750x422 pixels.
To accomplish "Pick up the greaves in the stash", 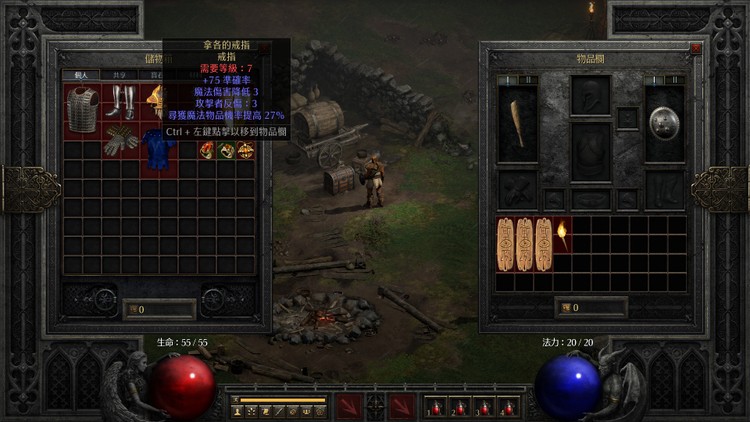I will pos(121,102).
